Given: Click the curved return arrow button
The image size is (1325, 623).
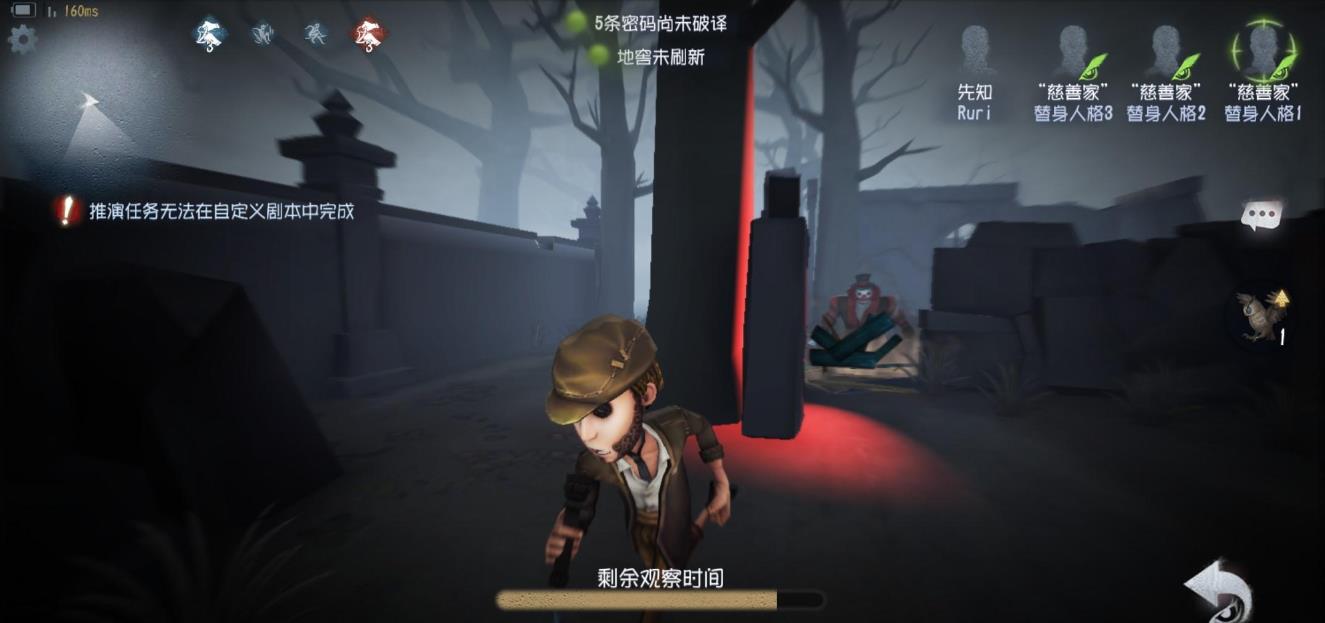Looking at the screenshot, I should 1220,588.
